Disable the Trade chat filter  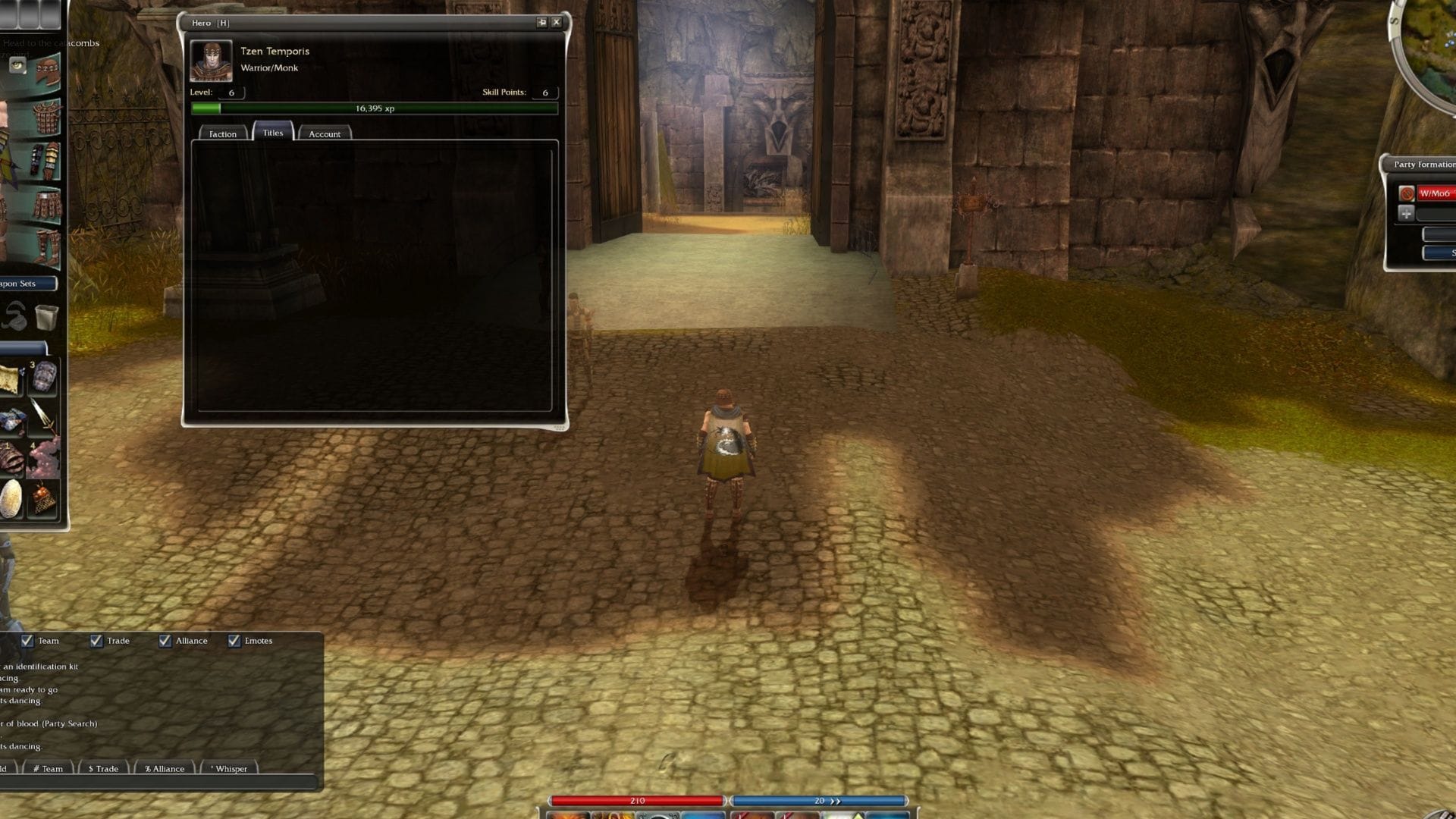pos(96,641)
